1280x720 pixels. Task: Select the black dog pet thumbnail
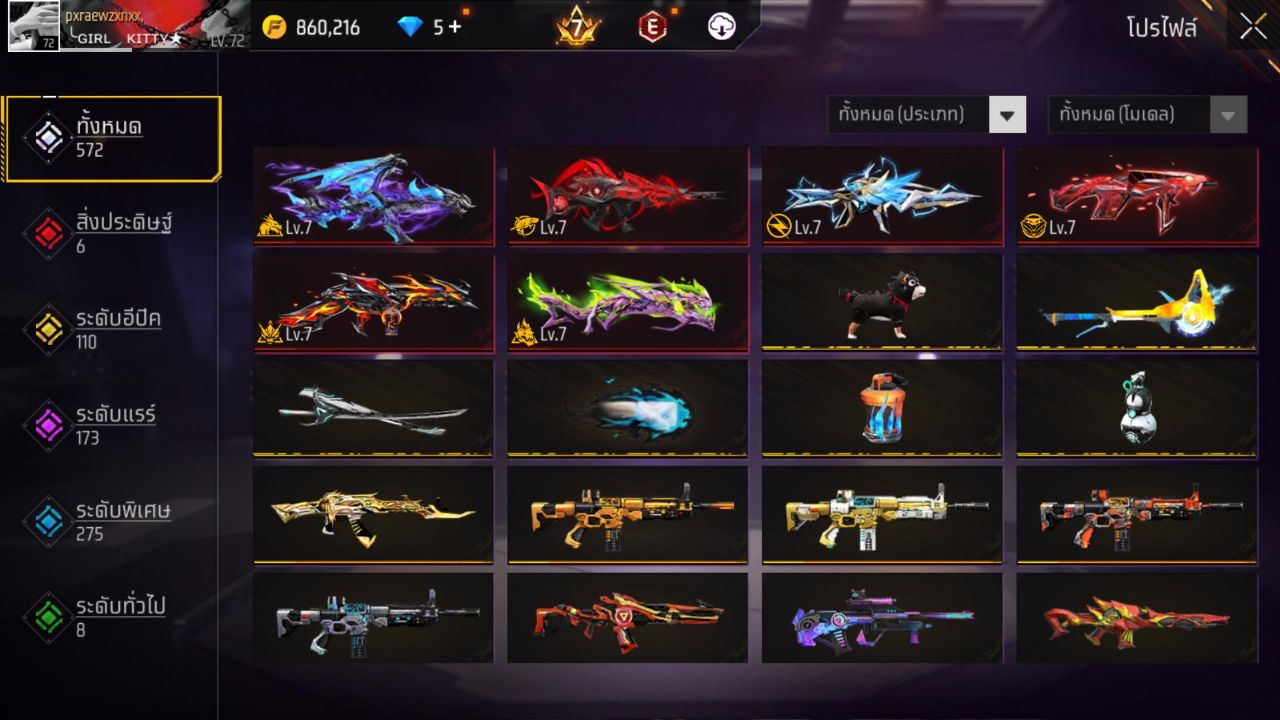pos(881,303)
